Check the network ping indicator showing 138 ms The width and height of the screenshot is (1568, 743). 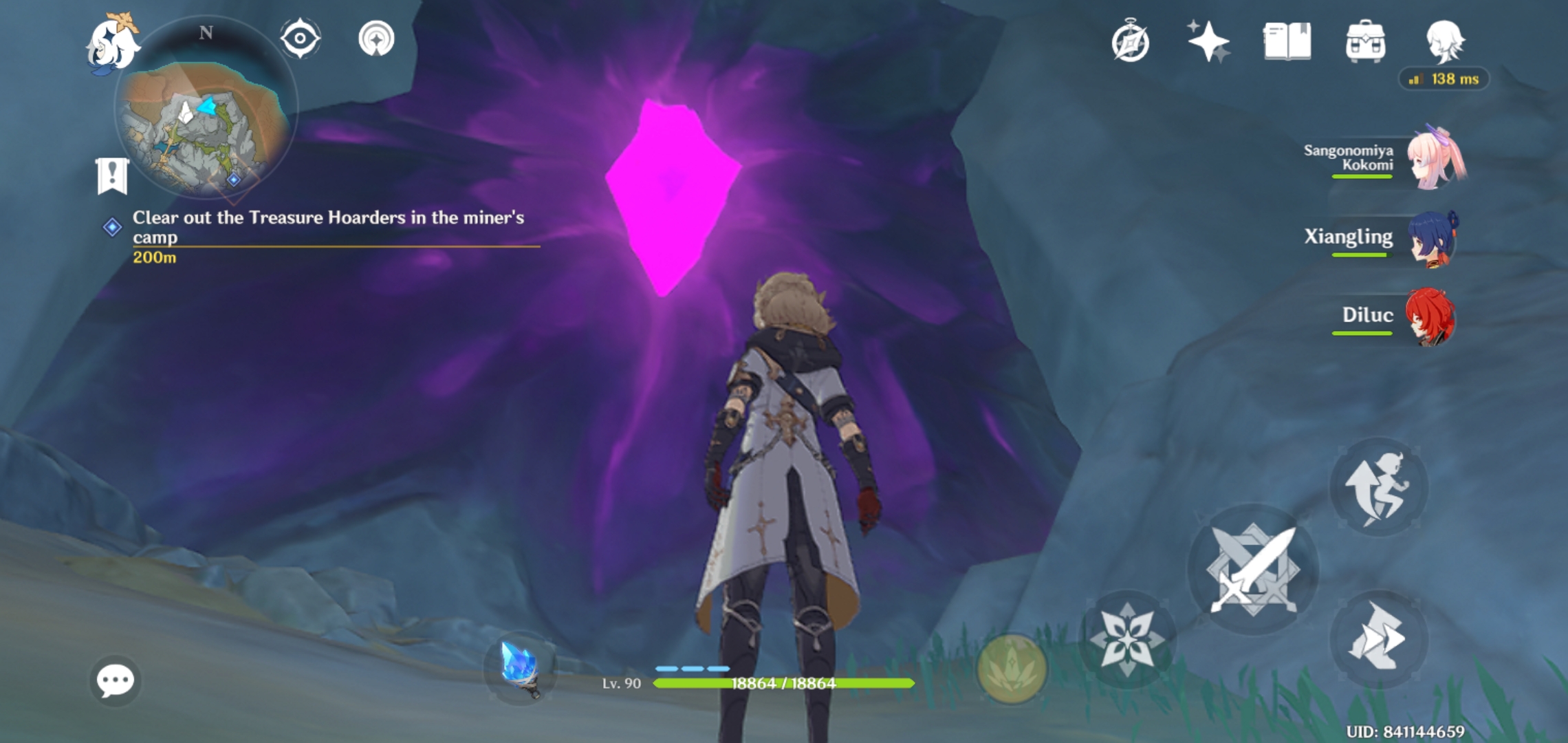[x=1444, y=79]
